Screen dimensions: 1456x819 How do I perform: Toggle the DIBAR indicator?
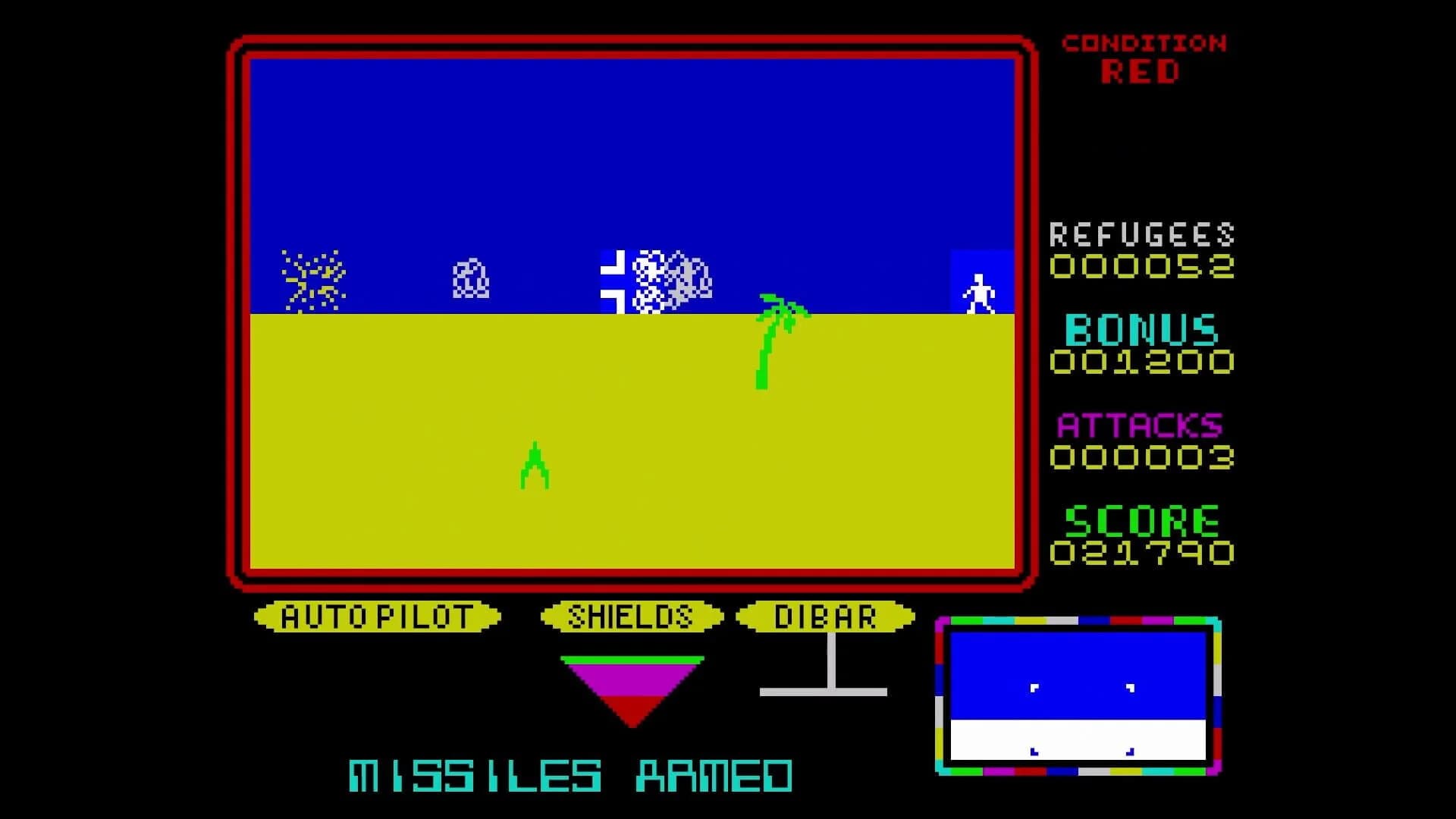click(827, 616)
